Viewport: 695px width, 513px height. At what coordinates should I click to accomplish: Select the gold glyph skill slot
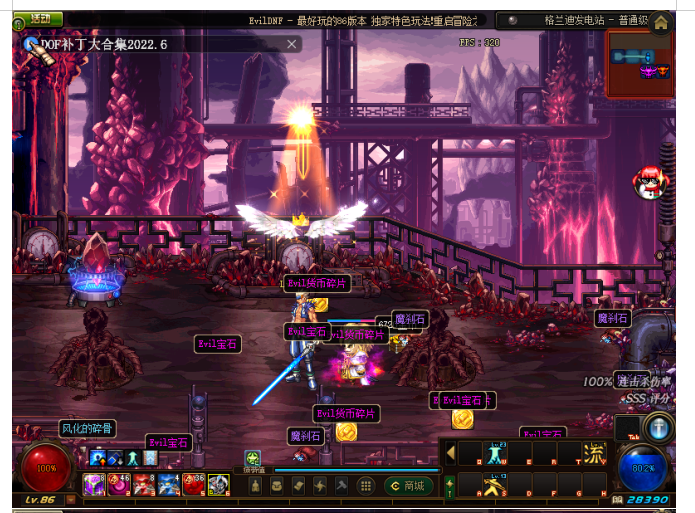click(595, 453)
